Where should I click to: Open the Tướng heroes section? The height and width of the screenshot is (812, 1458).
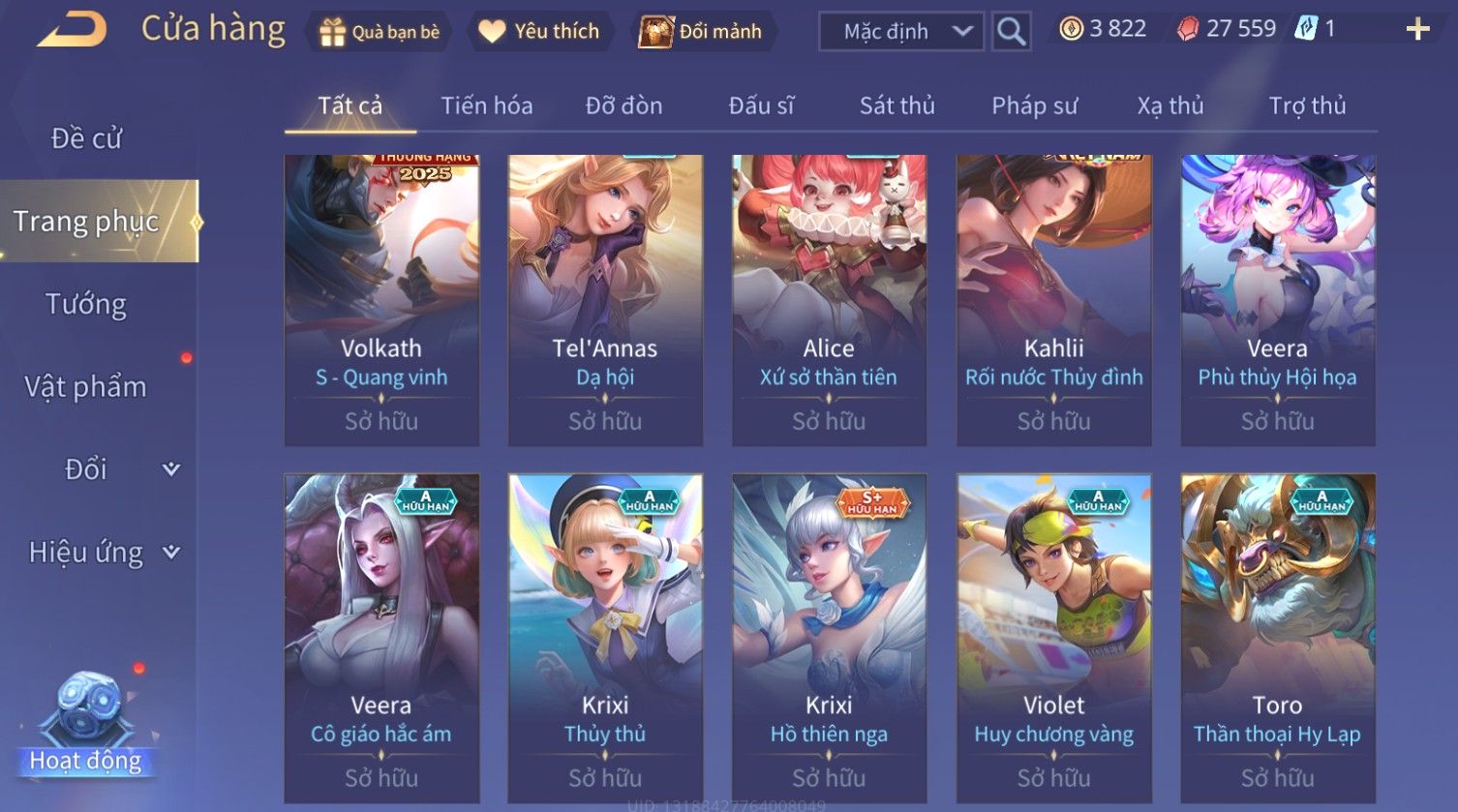pos(86,304)
